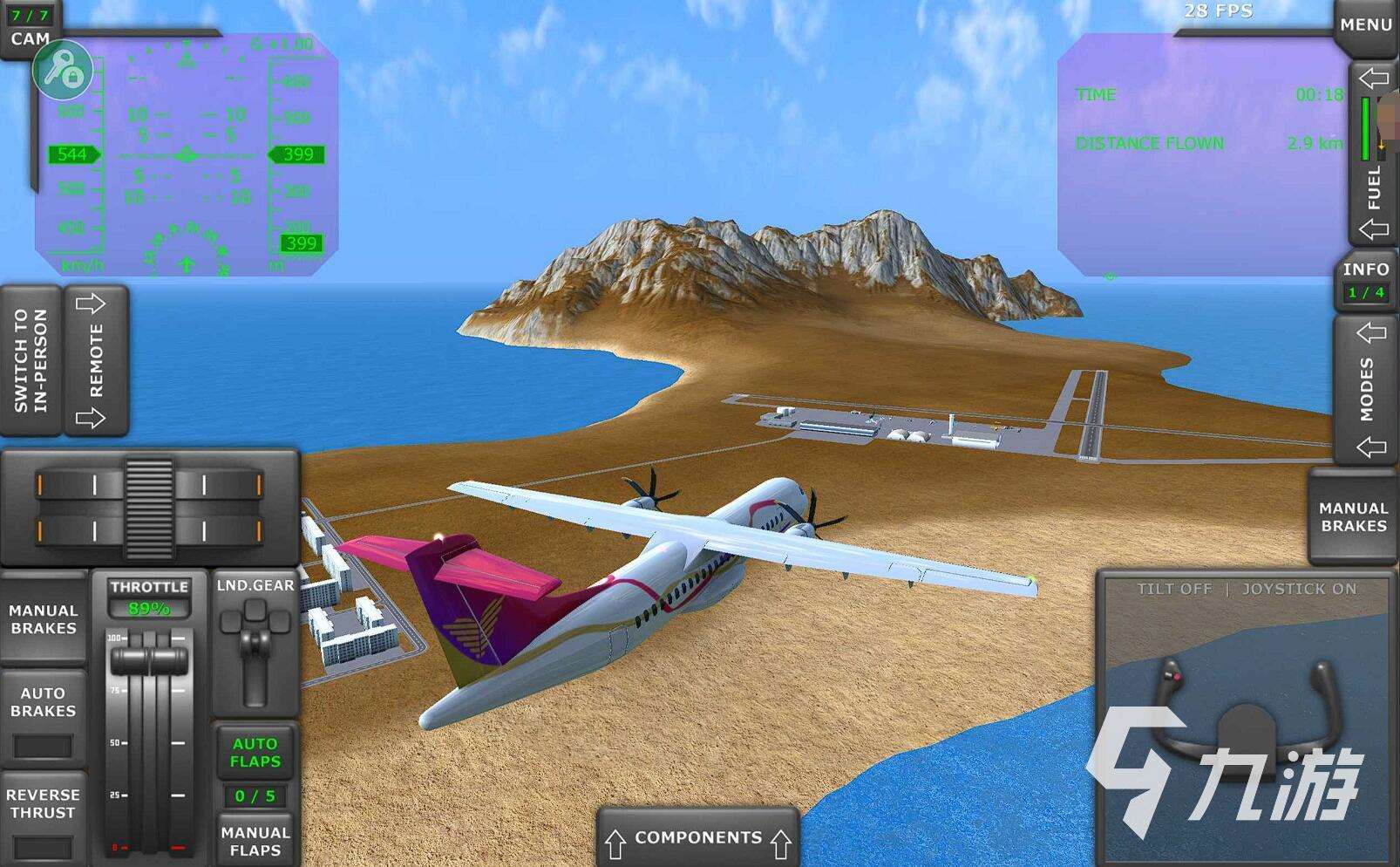Click the flaps 0/5 indicator
The height and width of the screenshot is (867, 1400).
pos(255,795)
